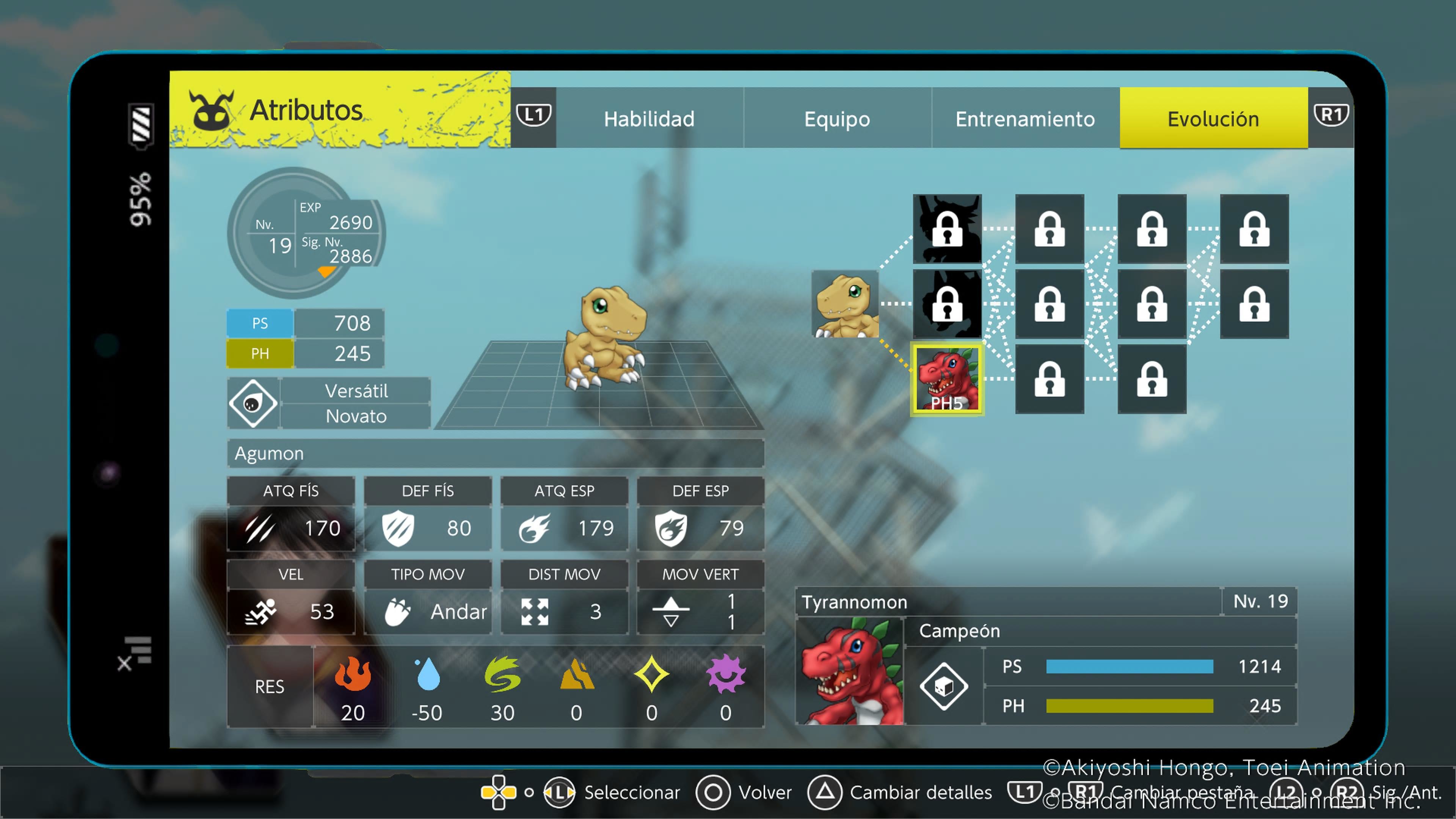Click the orange EXP progress marker arrow
The height and width of the screenshot is (819, 1456).
click(x=327, y=271)
